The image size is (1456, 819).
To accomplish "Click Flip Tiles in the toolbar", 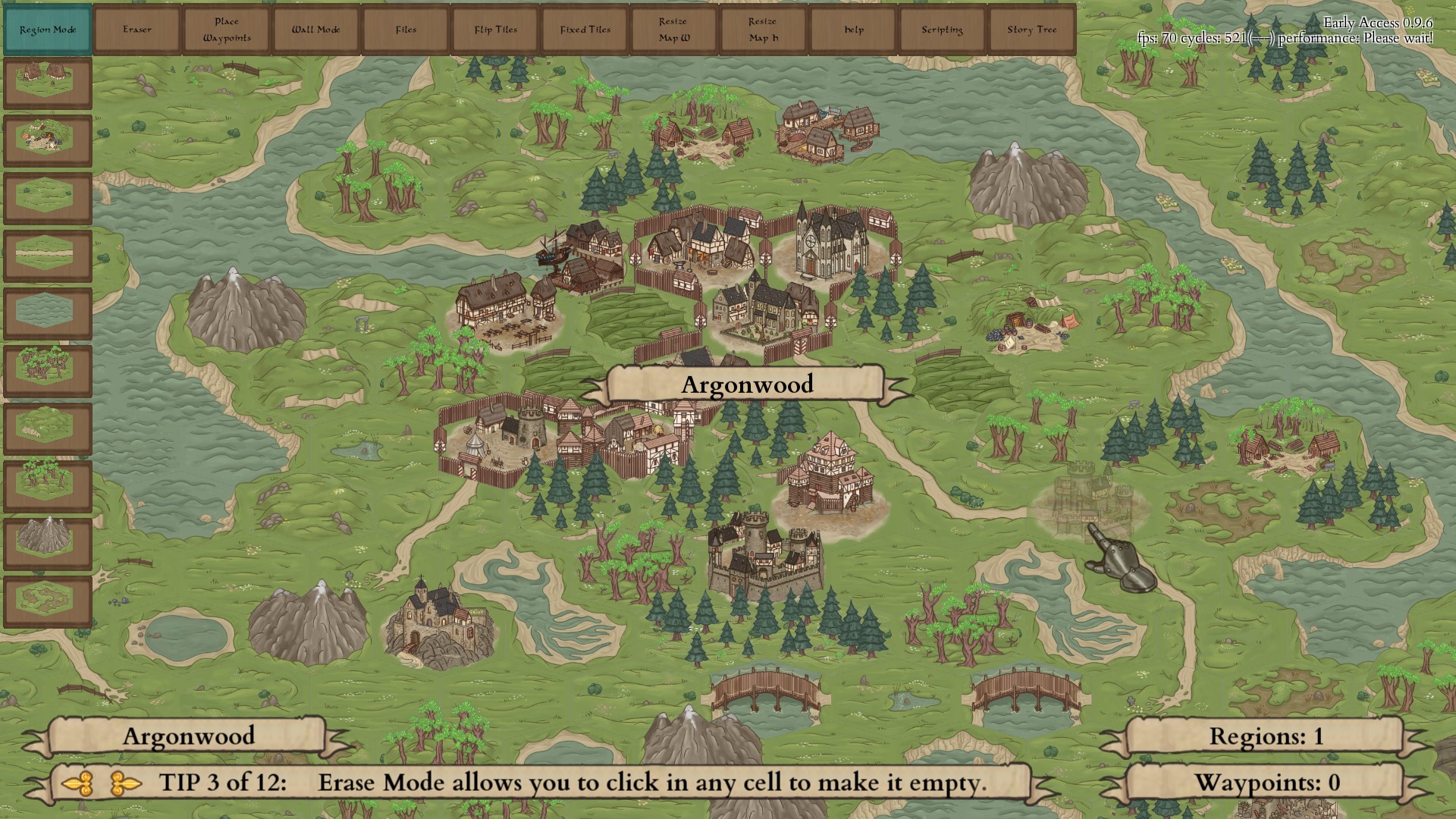I will [x=495, y=30].
